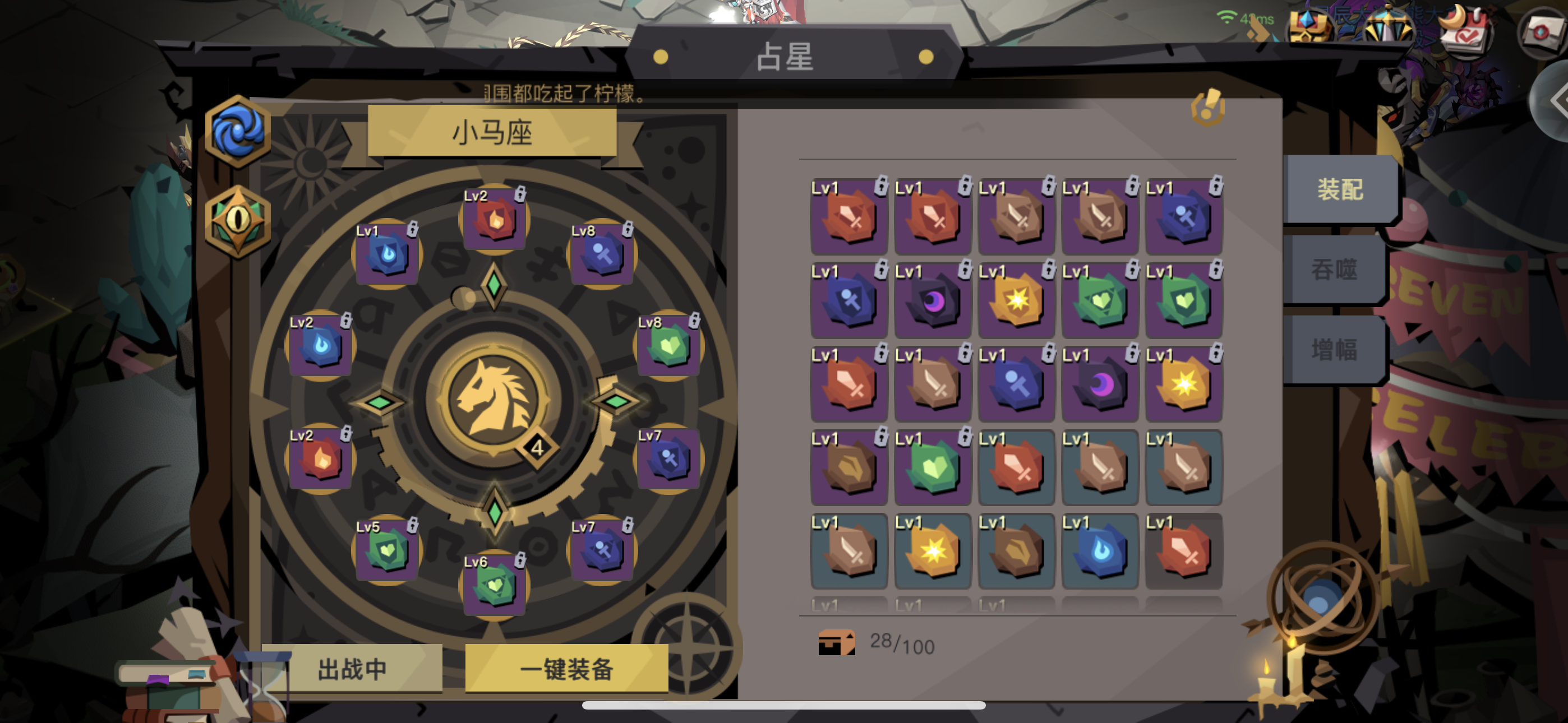Open the golden horse constellation emblem
The width and height of the screenshot is (1568, 723).
[494, 400]
